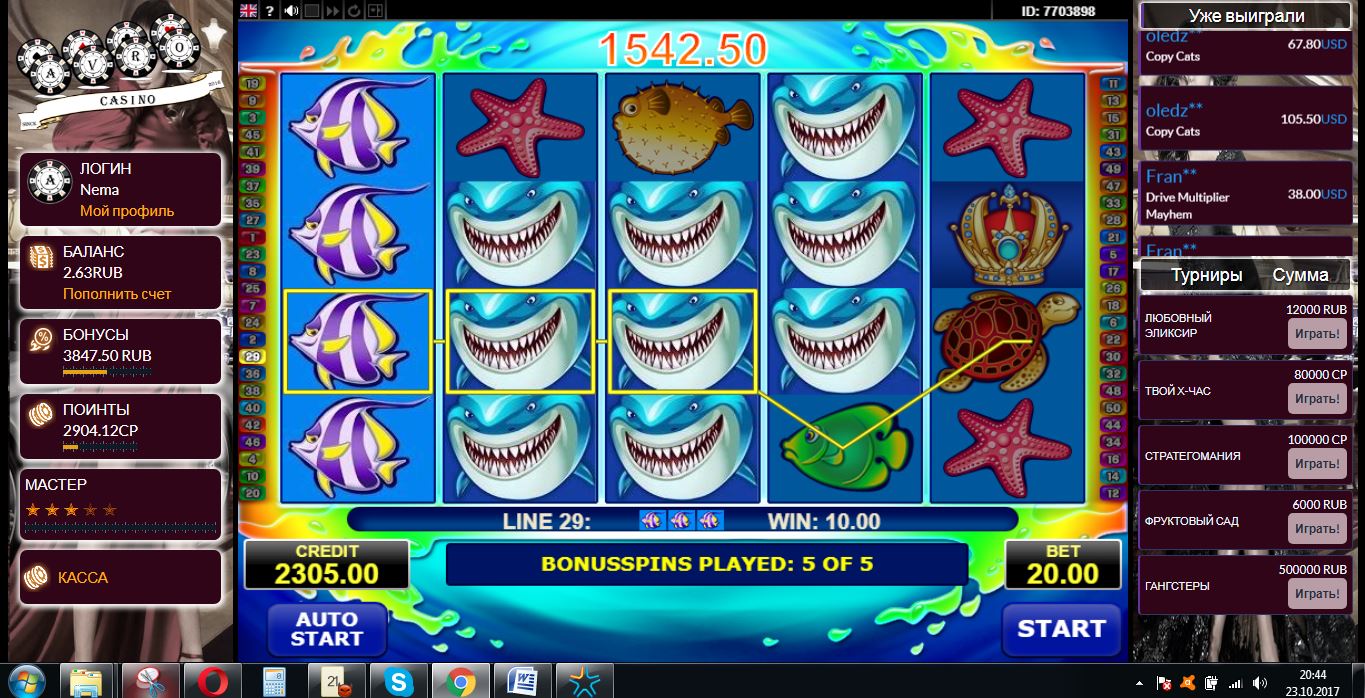Open the Windows Start menu
Viewport: 1365px width, 698px height.
pos(27,681)
